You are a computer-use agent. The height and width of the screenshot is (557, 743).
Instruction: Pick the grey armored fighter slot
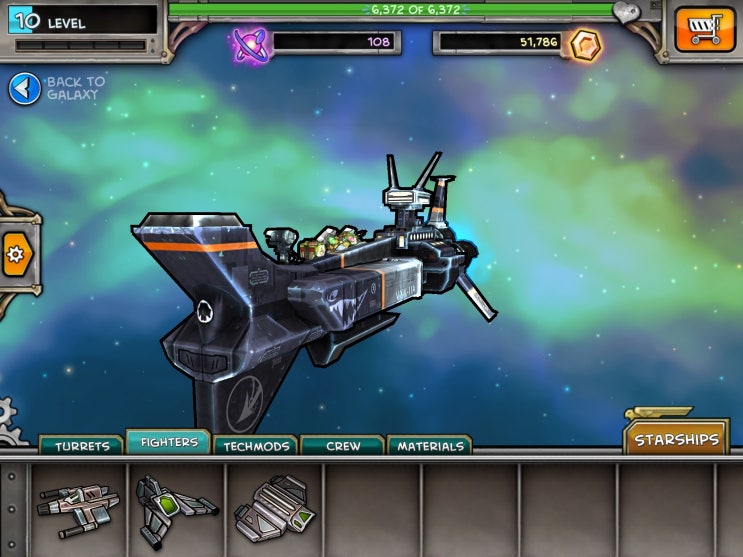(x=274, y=507)
